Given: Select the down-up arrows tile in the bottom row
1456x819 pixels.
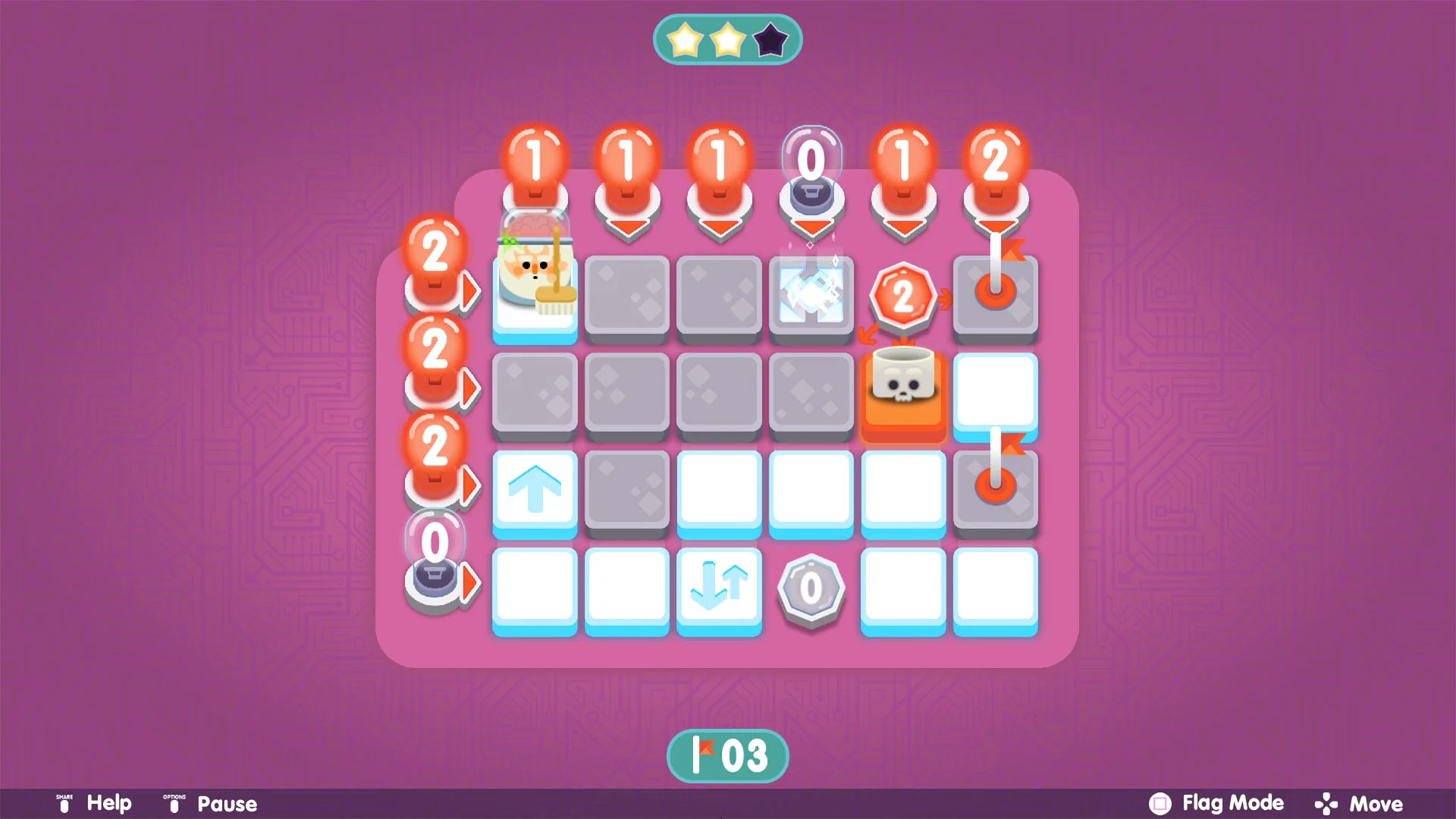Looking at the screenshot, I should [719, 588].
